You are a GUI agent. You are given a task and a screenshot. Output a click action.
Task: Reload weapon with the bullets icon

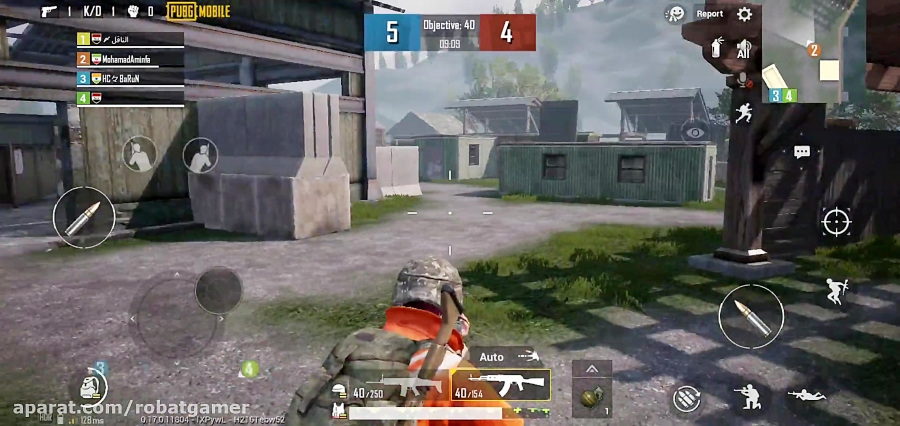(x=686, y=398)
